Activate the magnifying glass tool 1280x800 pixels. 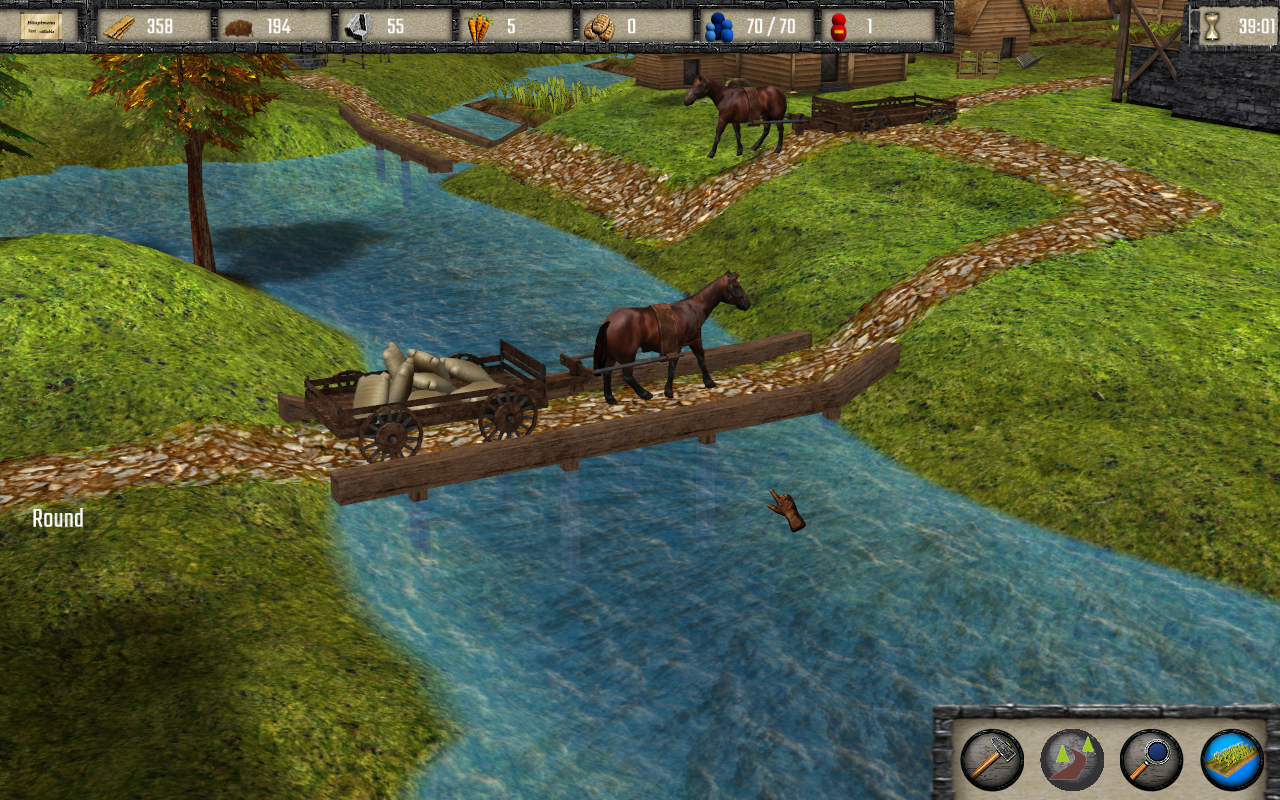[1151, 760]
